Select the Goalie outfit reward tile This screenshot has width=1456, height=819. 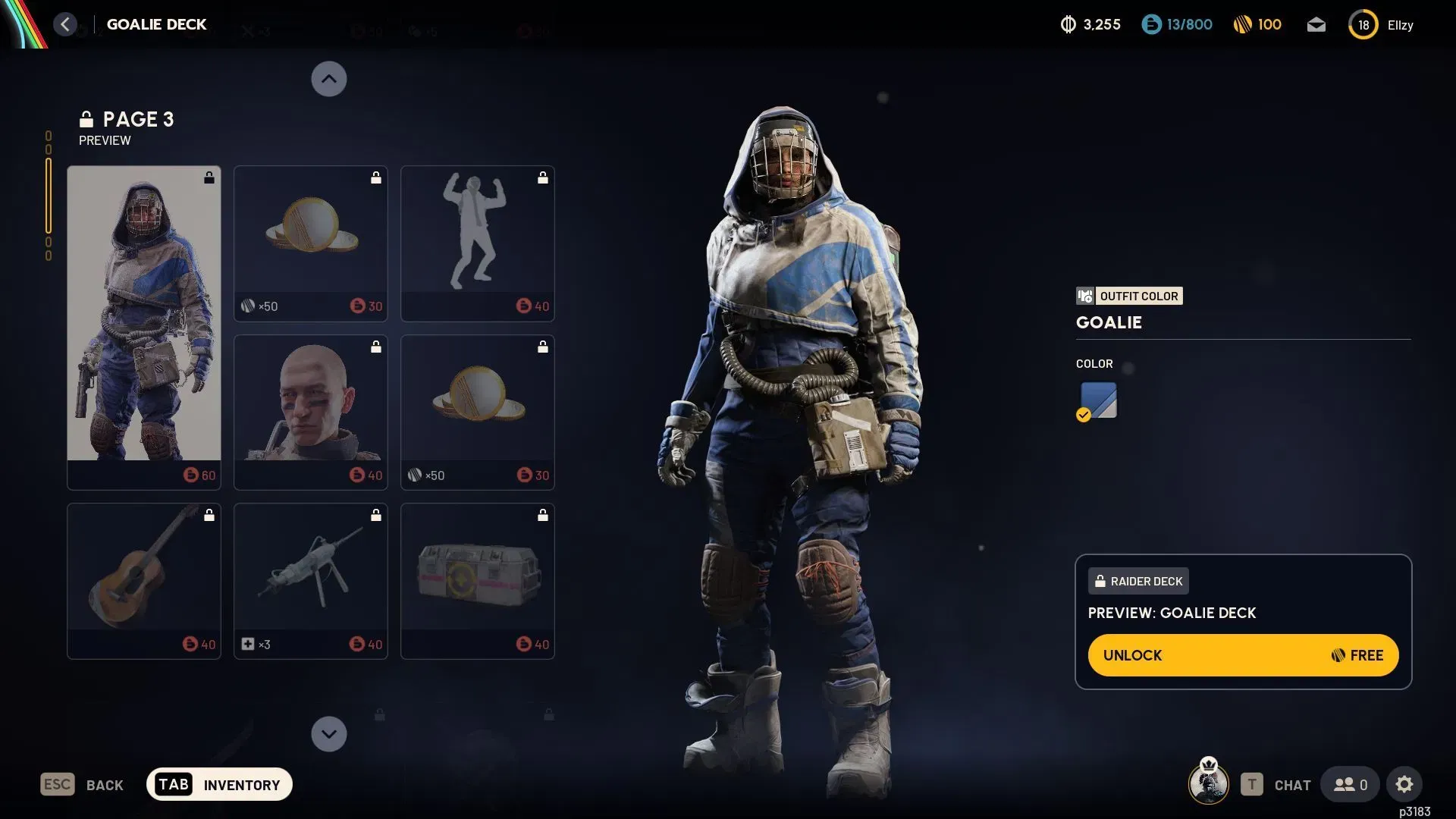click(x=144, y=328)
